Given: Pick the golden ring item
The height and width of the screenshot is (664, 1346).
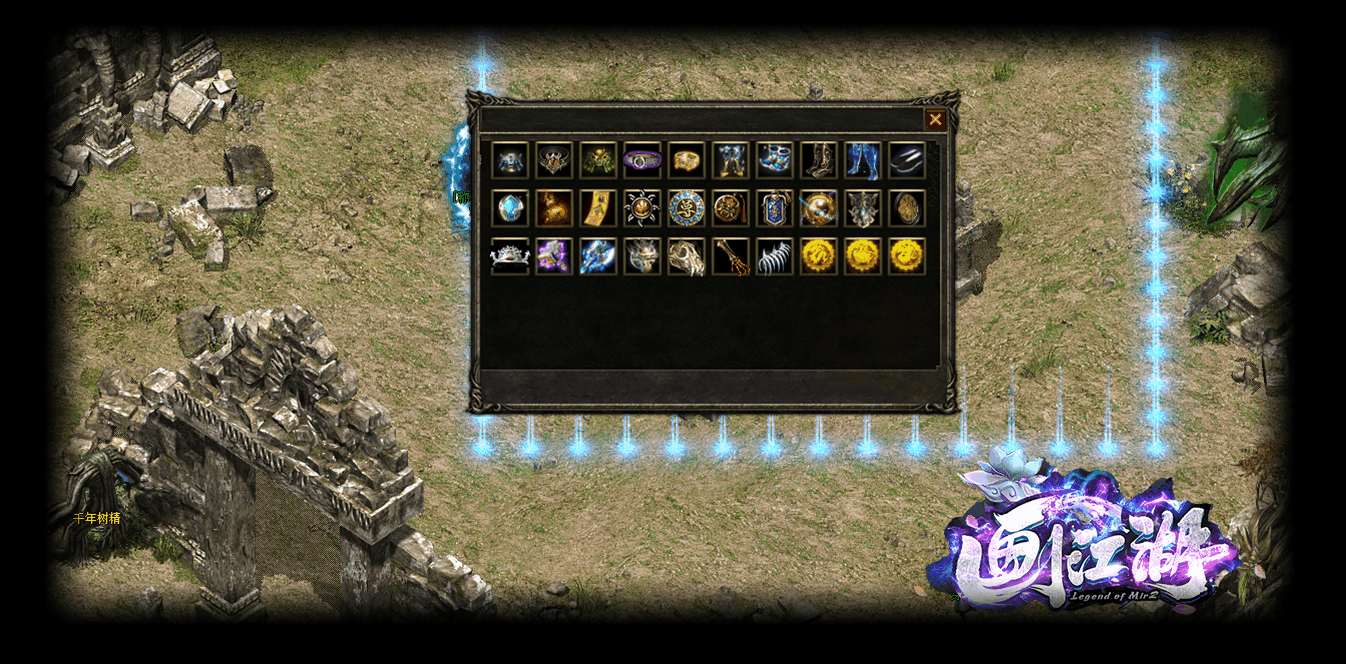Looking at the screenshot, I should 686,160.
